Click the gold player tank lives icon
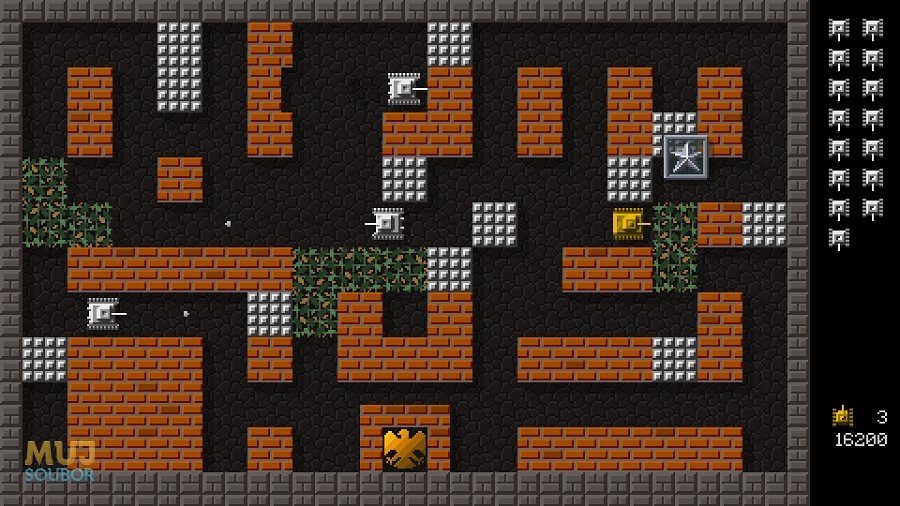 [842, 416]
